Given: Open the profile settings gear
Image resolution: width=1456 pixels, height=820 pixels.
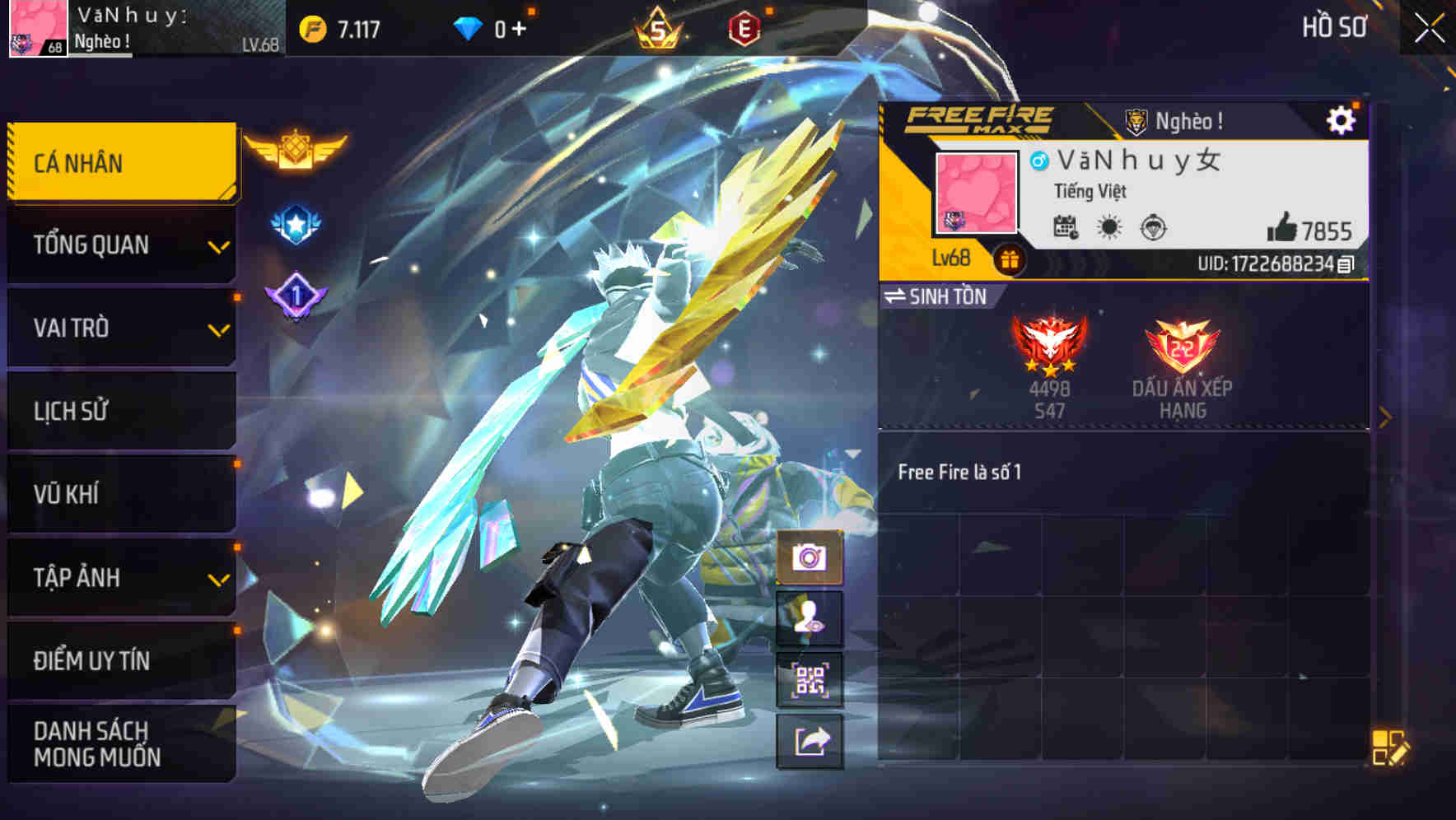Looking at the screenshot, I should [x=1342, y=119].
